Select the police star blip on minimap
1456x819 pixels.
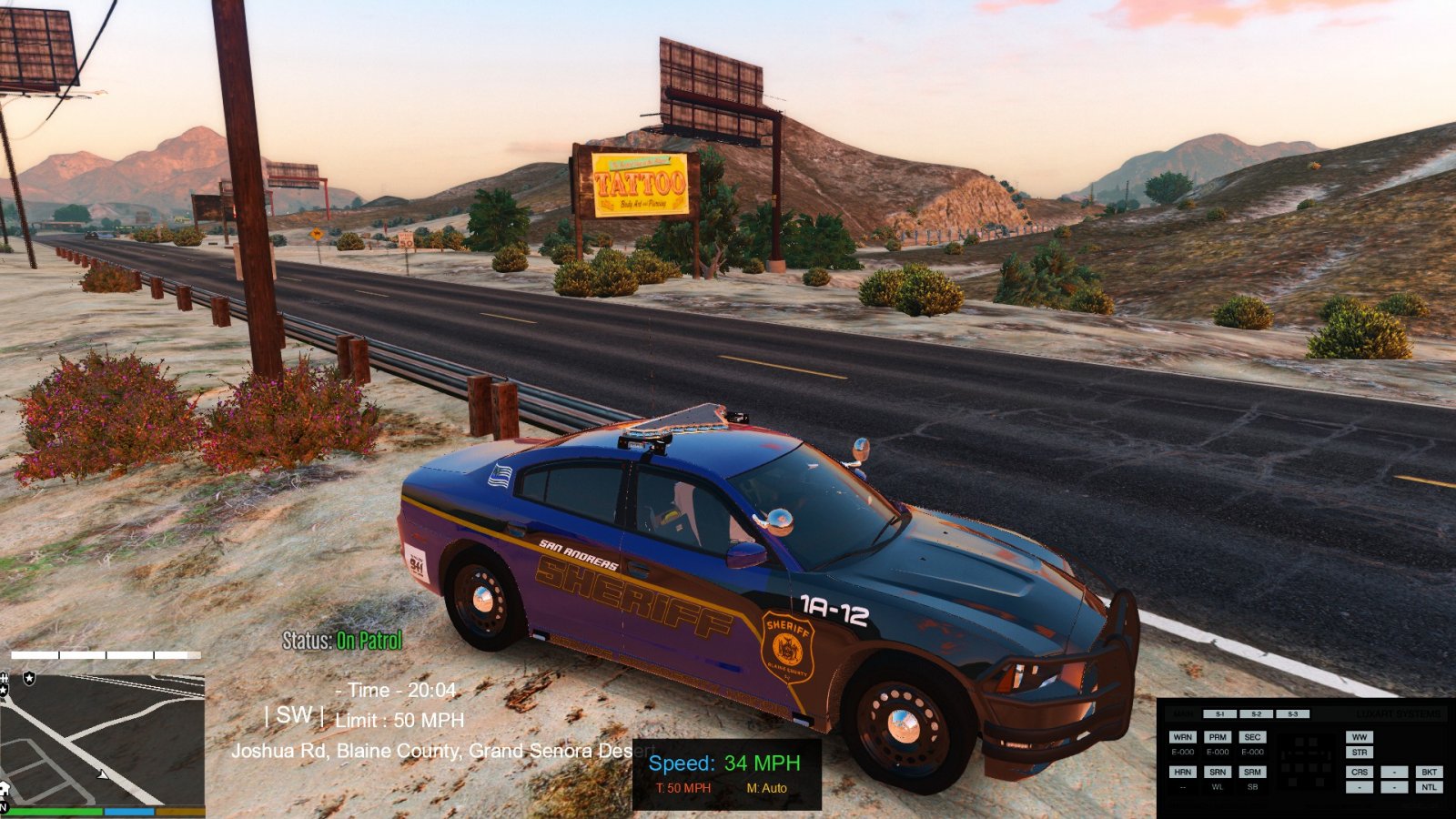29,679
